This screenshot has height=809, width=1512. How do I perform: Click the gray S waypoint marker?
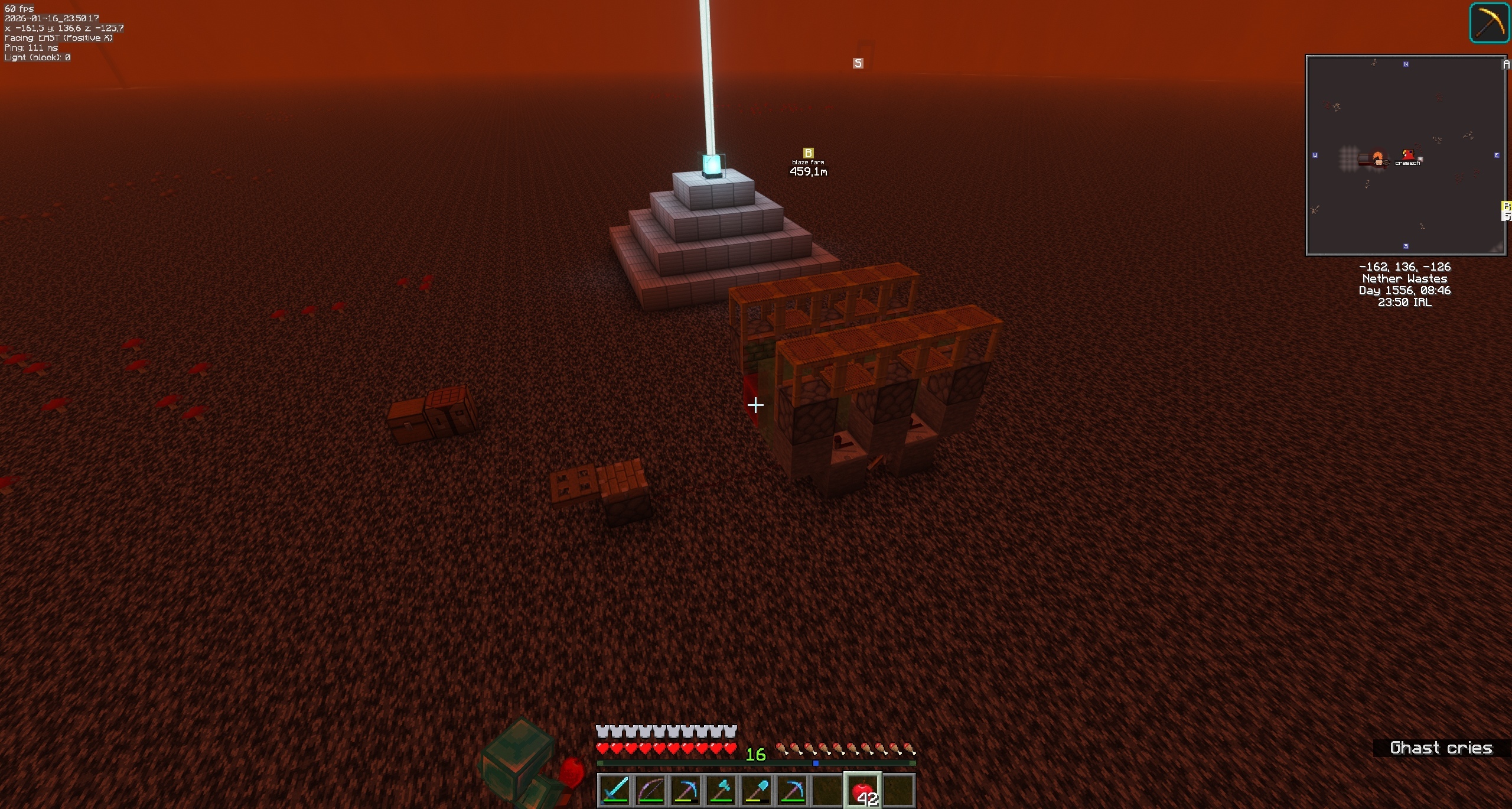pyautogui.click(x=858, y=63)
